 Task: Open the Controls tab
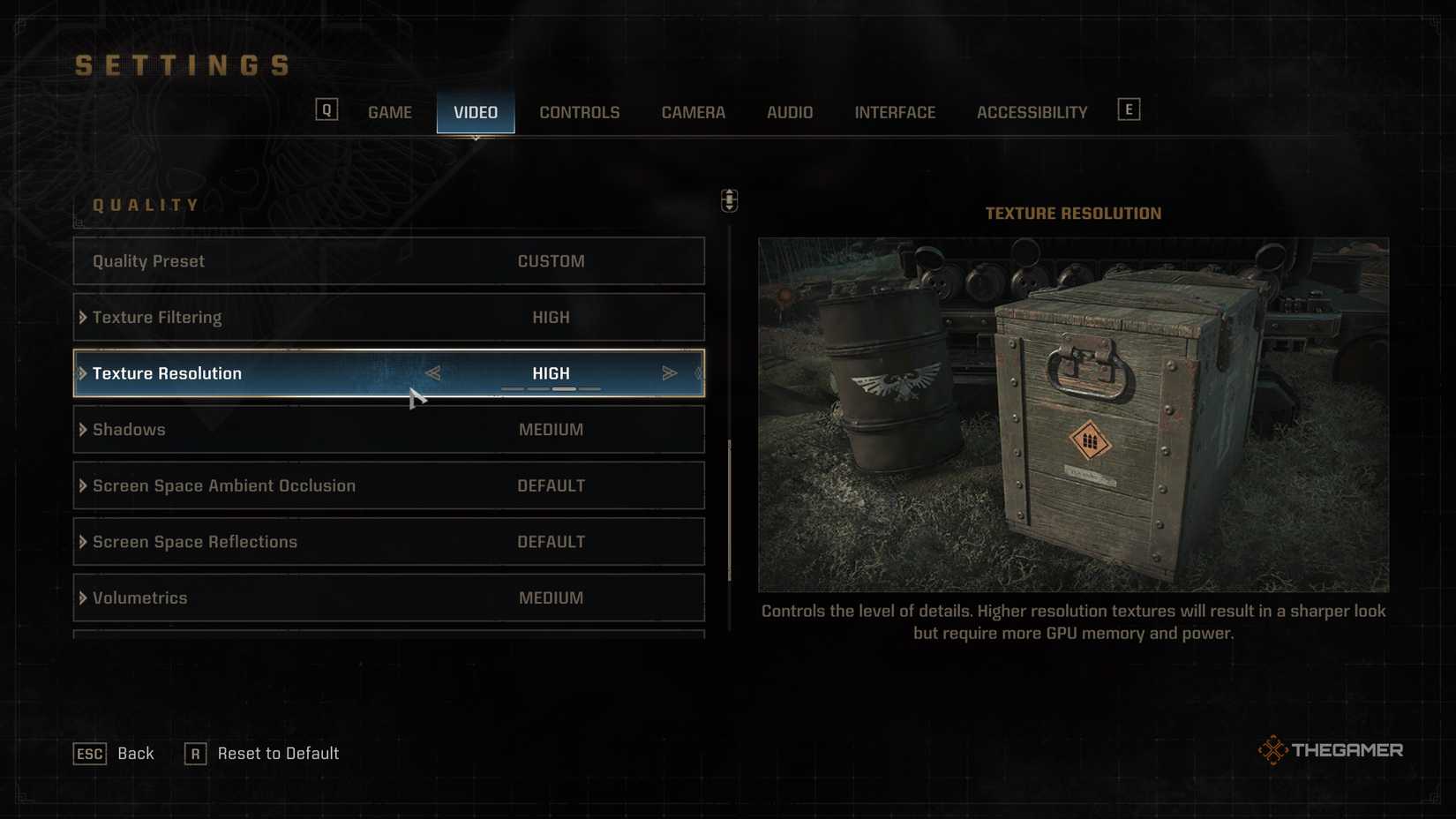(x=579, y=112)
